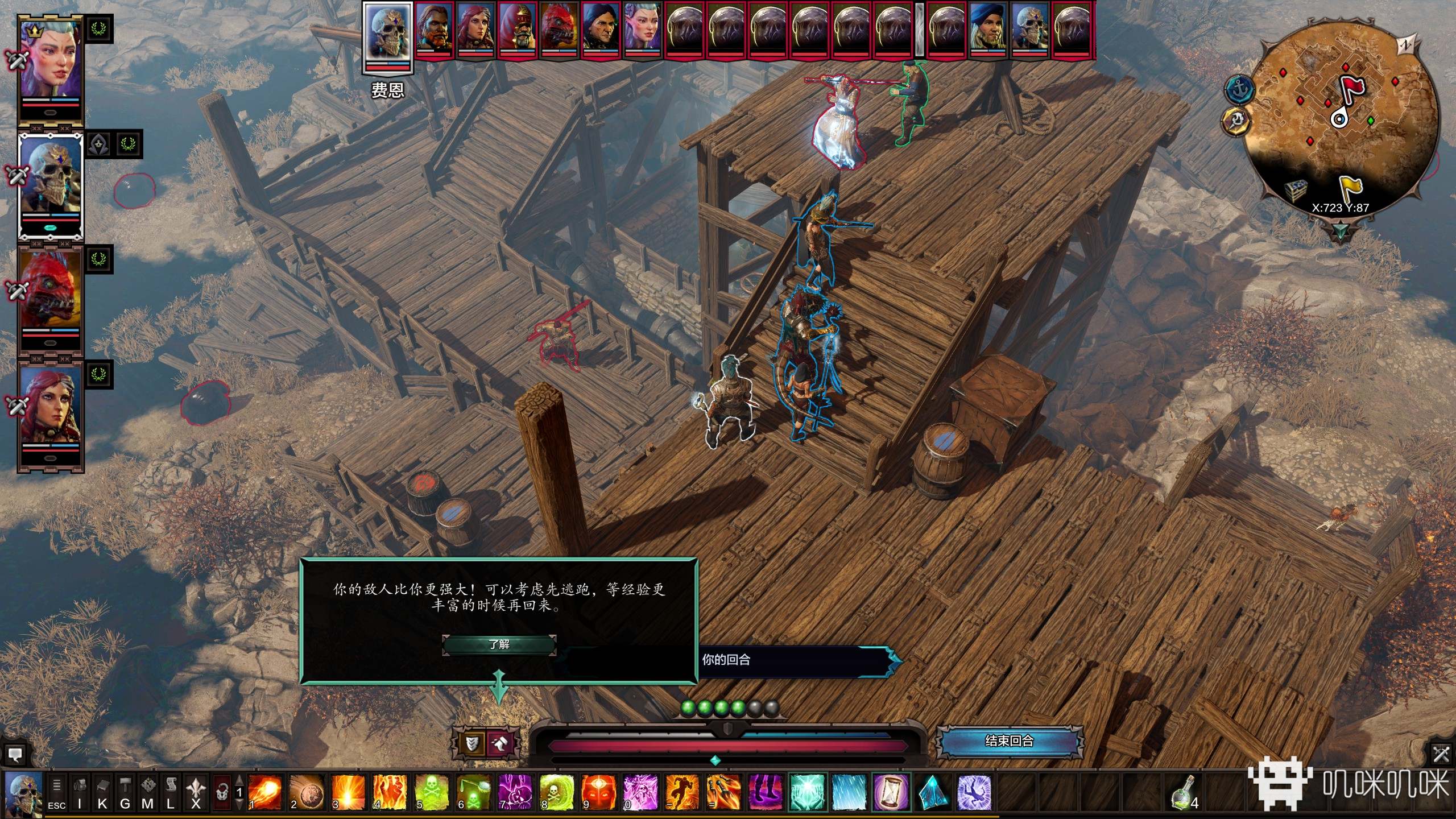1456x819 pixels.
Task: Dismiss the warning with the 了解 button
Action: (x=499, y=644)
